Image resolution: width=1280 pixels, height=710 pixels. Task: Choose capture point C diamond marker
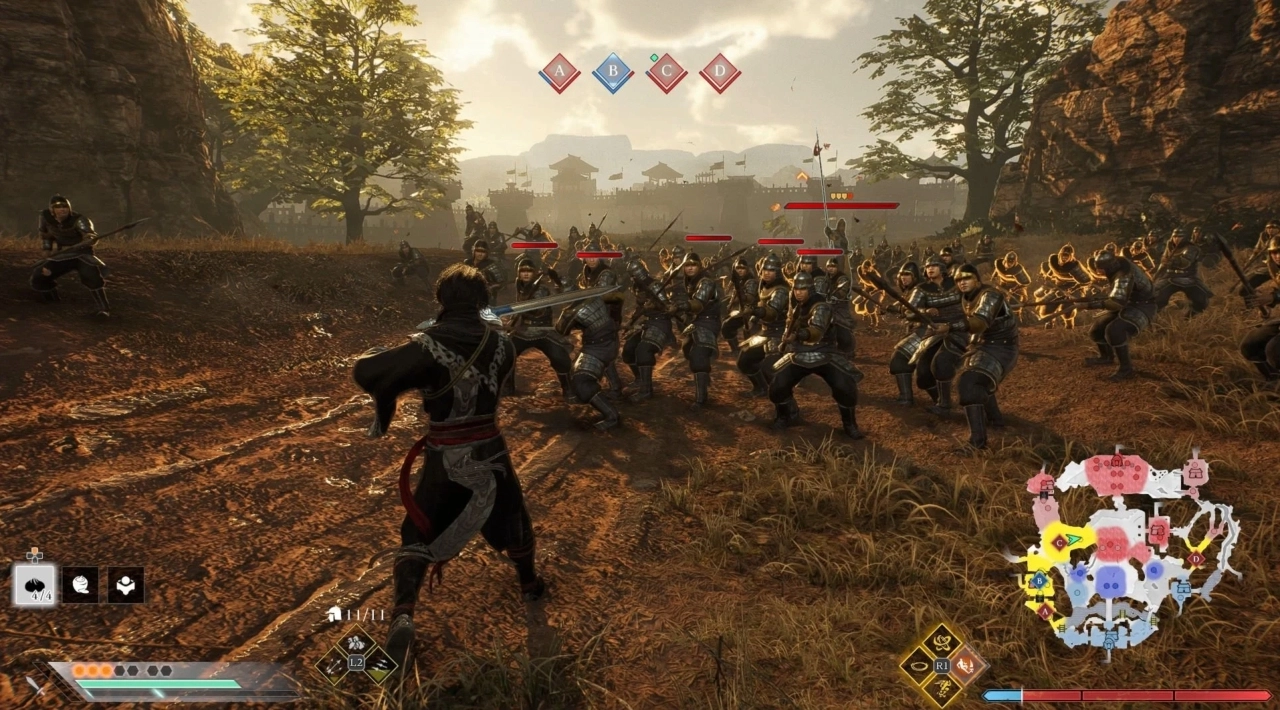tap(666, 73)
